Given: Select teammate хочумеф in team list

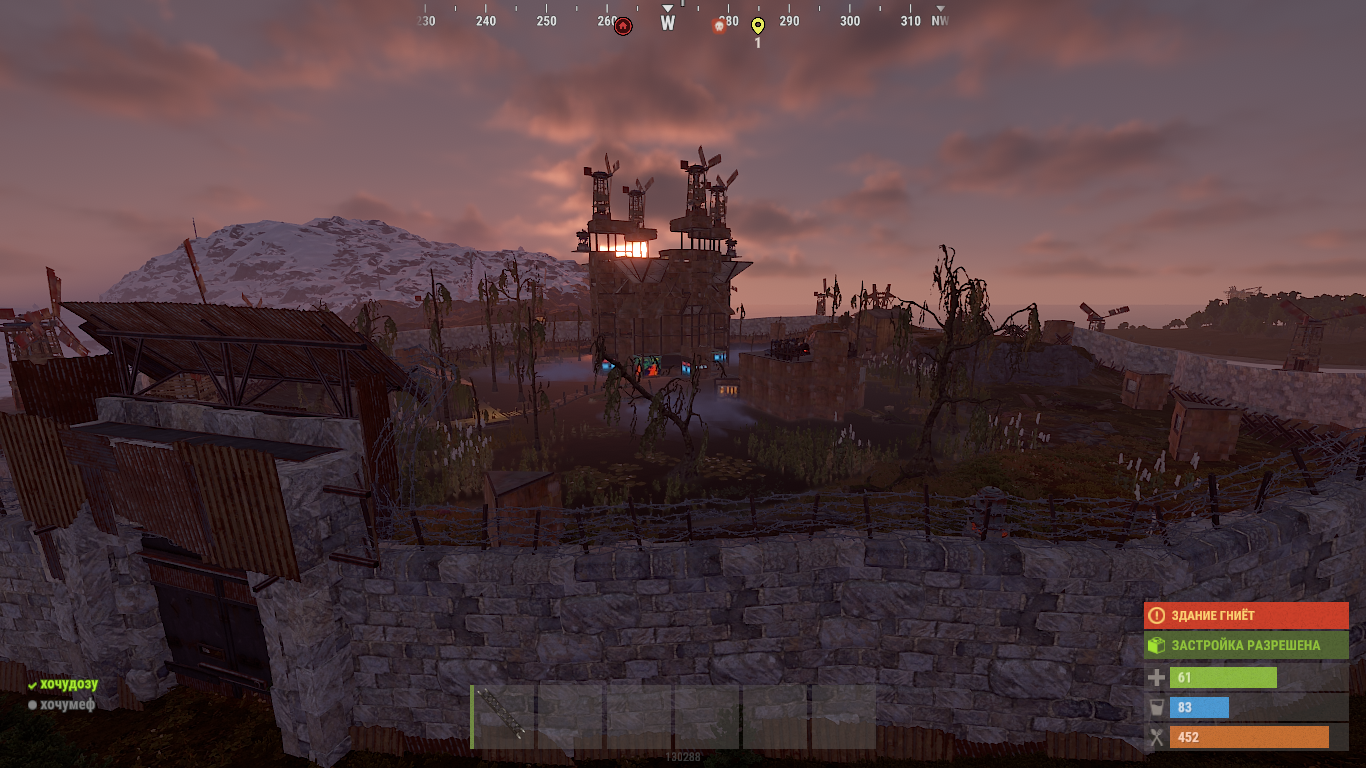Looking at the screenshot, I should (x=67, y=704).
